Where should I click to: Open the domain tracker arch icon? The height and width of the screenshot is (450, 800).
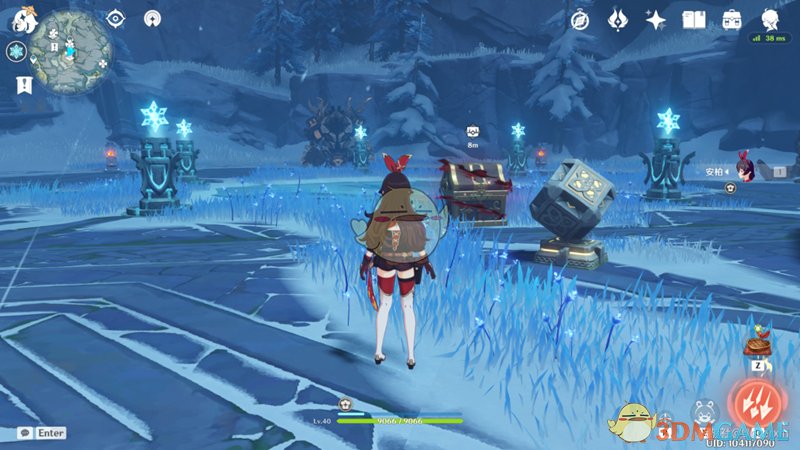pyautogui.click(x=152, y=18)
